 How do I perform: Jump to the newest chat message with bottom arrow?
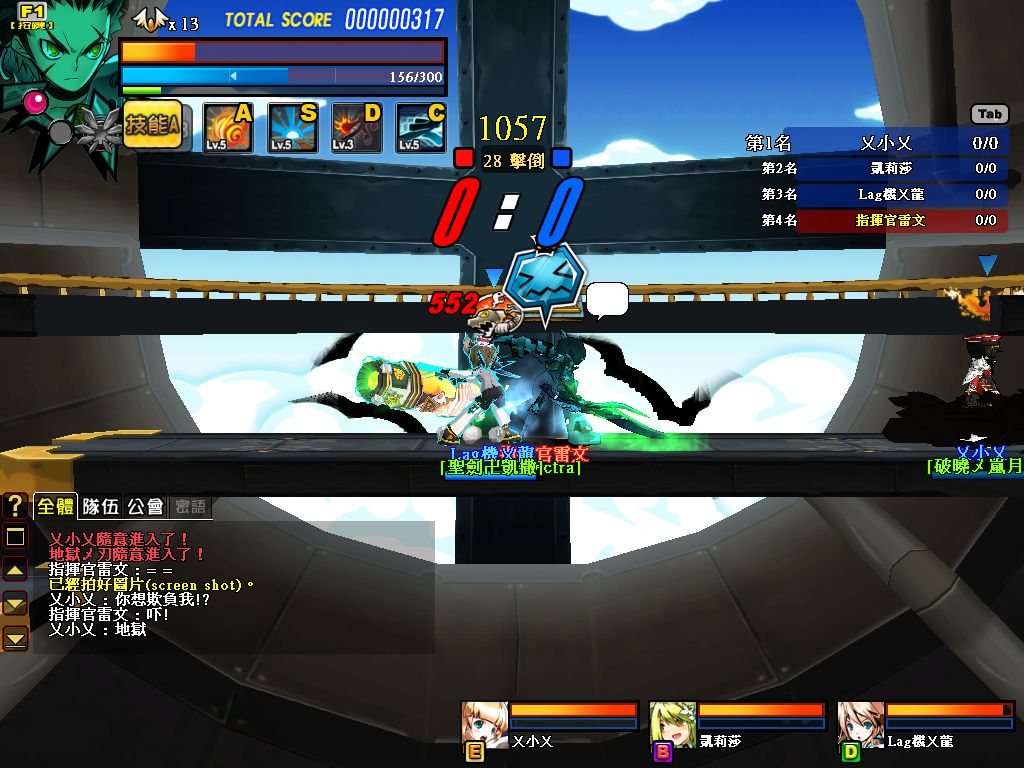coord(15,638)
